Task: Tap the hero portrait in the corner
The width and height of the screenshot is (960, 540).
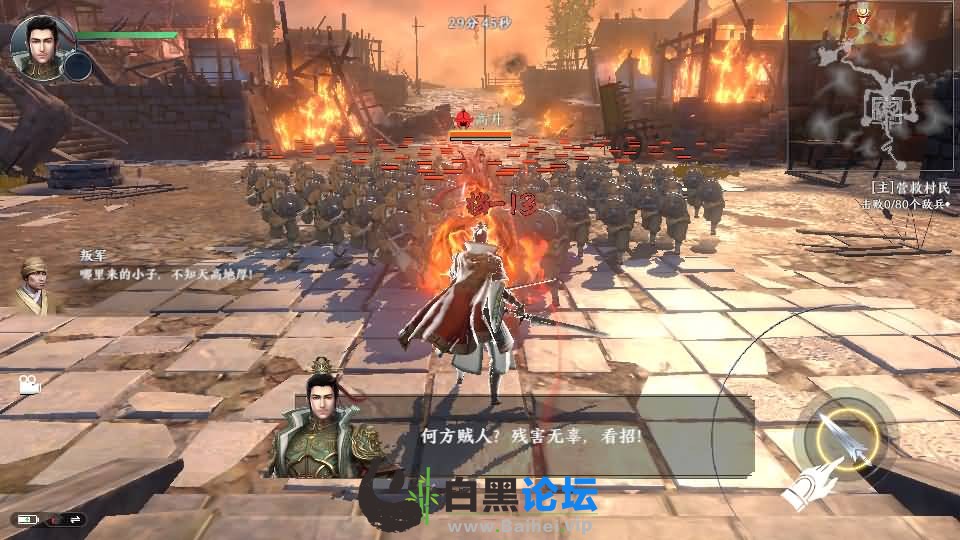Action: click(x=38, y=42)
